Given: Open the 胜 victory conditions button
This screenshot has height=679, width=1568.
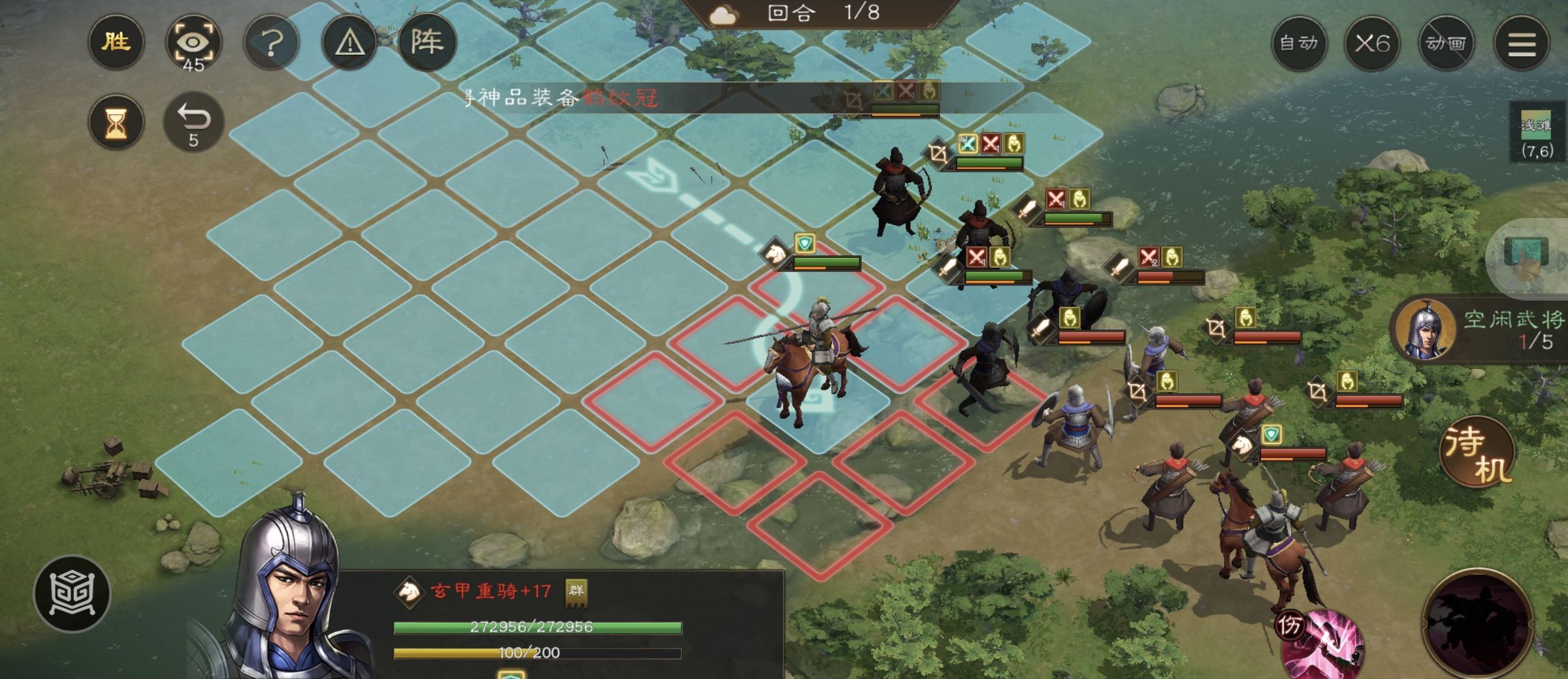Looking at the screenshot, I should [116, 42].
